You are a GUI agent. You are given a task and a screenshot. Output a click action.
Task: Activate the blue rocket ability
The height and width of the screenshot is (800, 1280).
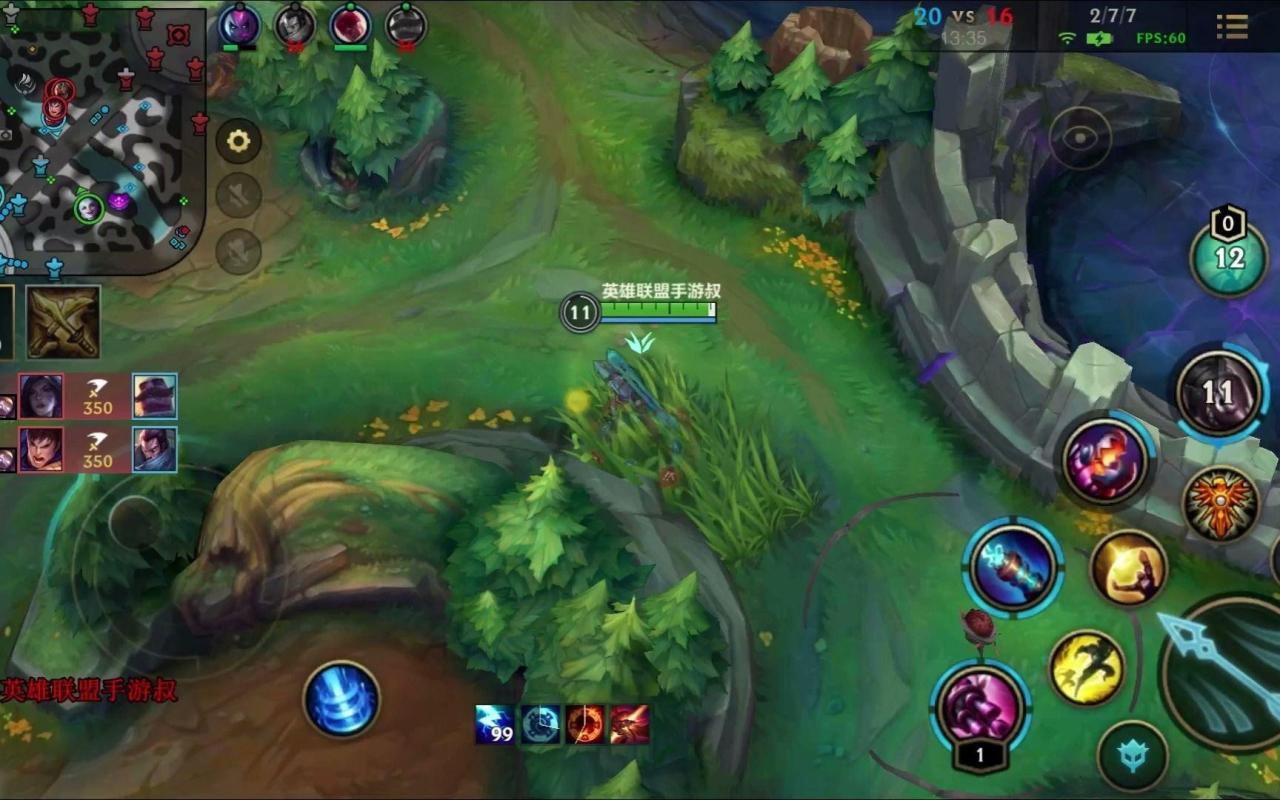click(1013, 567)
